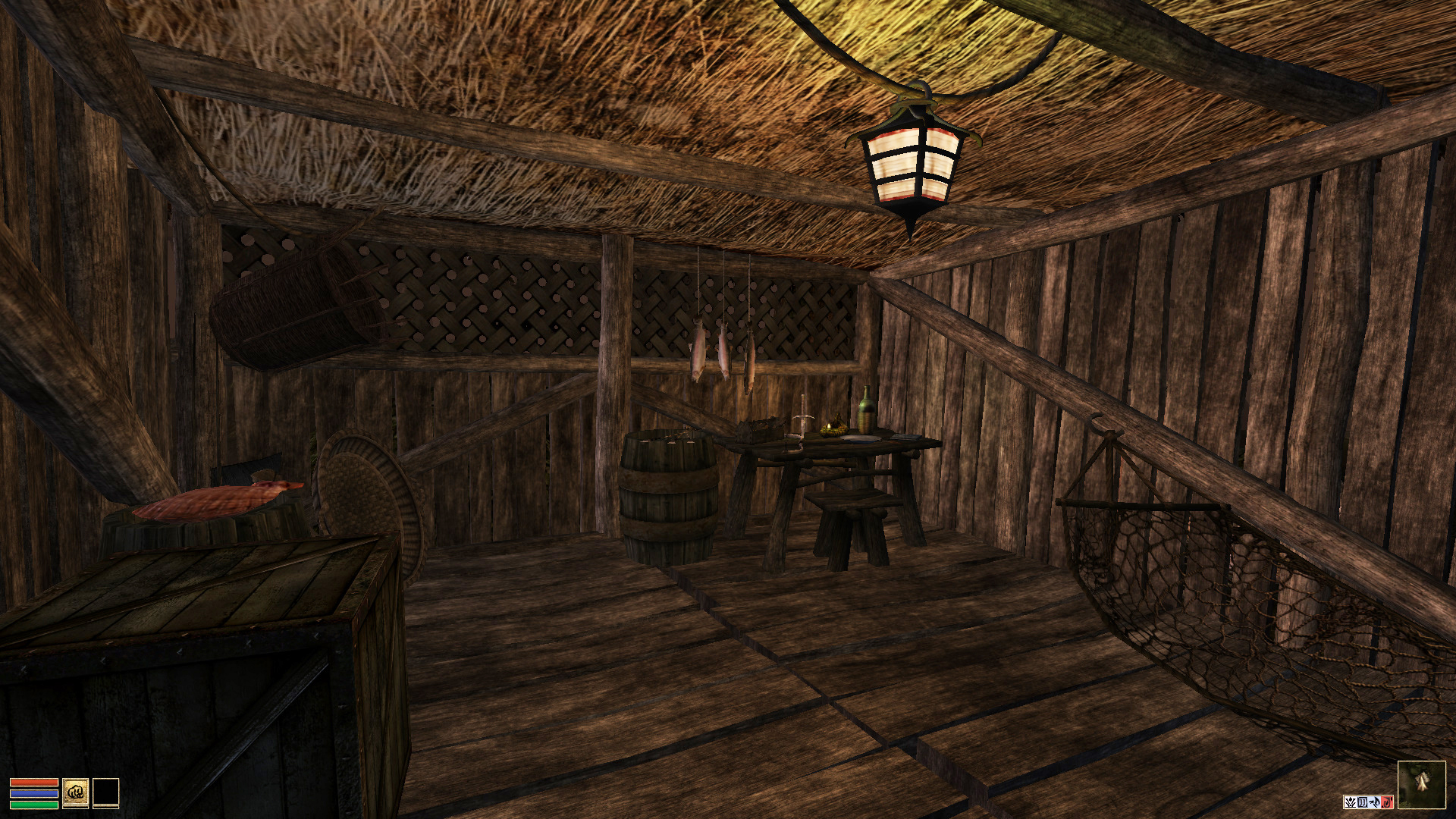Open the minimap with the arrow marker
The image size is (1456, 819).
[1421, 785]
